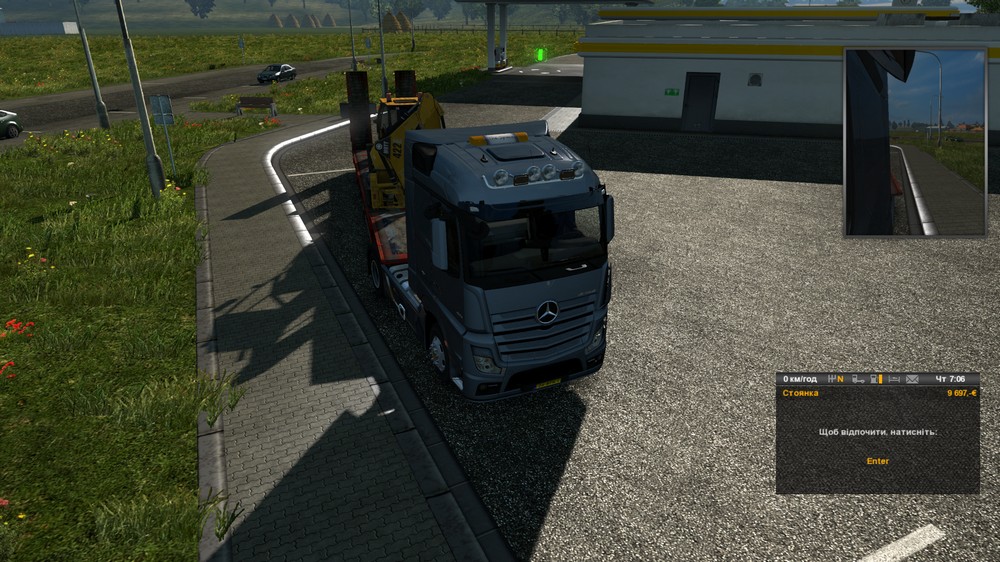The image size is (1000, 562).
Task: Click the truck damage icon
Action: pos(858,379)
